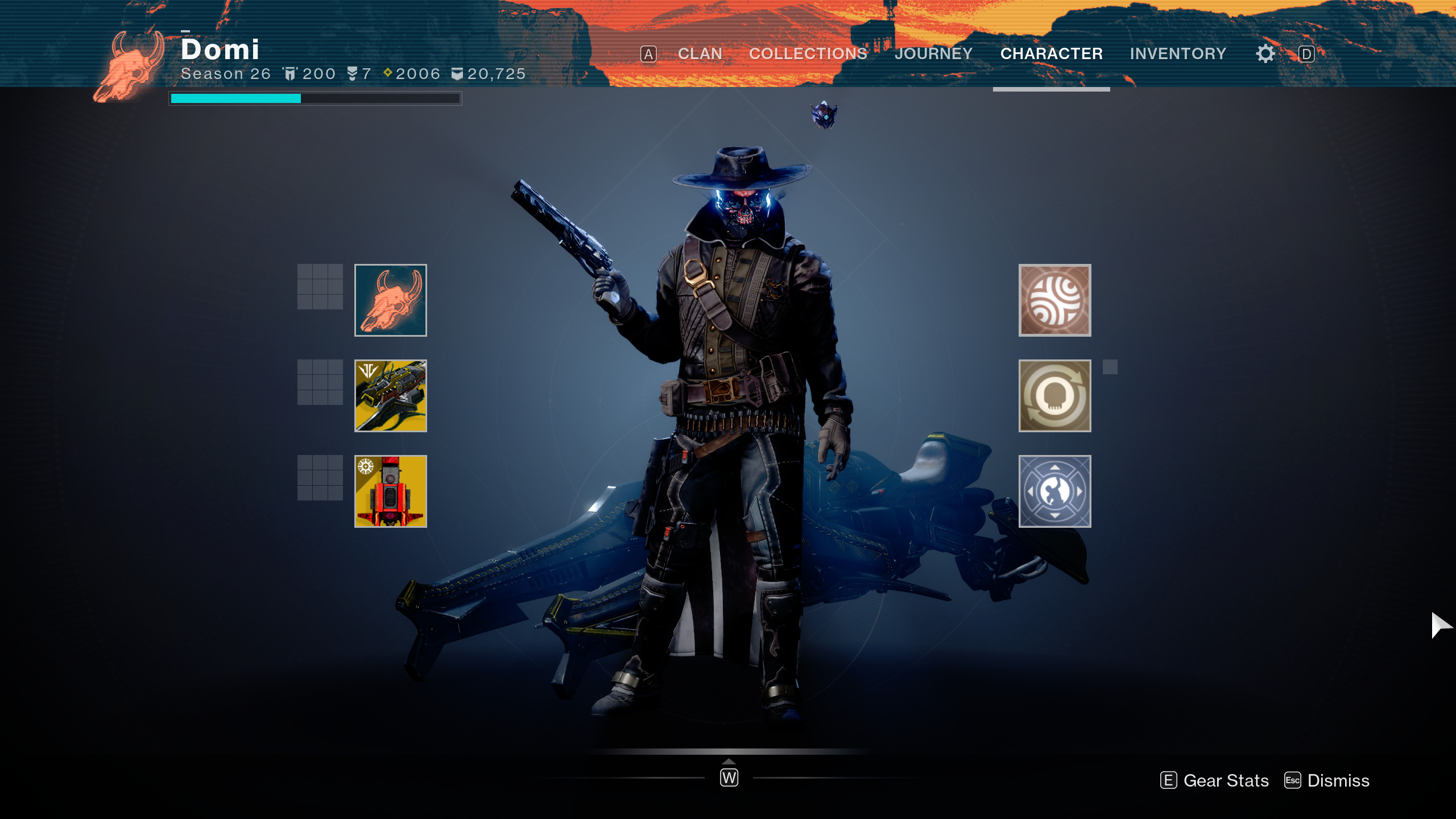The image size is (1456, 819).
Task: Open the globe transmat effect slot
Action: [x=1054, y=491]
